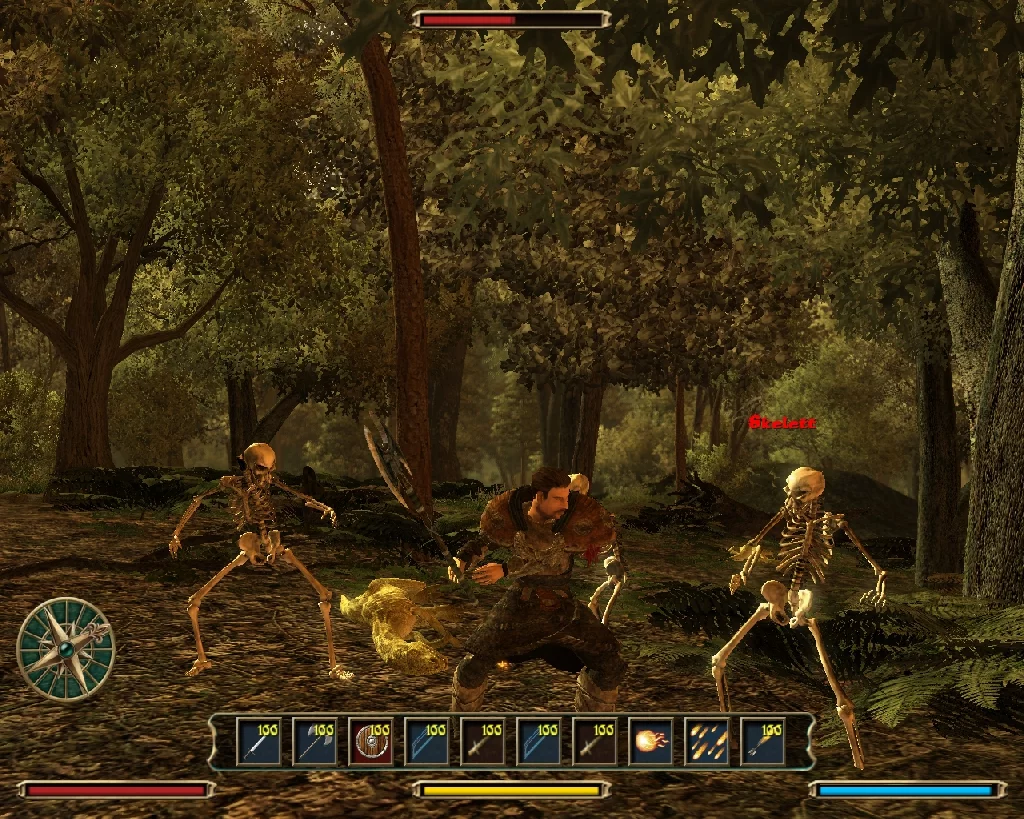1024x819 pixels.
Task: Choose the round wooden shield slot
Action: (370, 742)
